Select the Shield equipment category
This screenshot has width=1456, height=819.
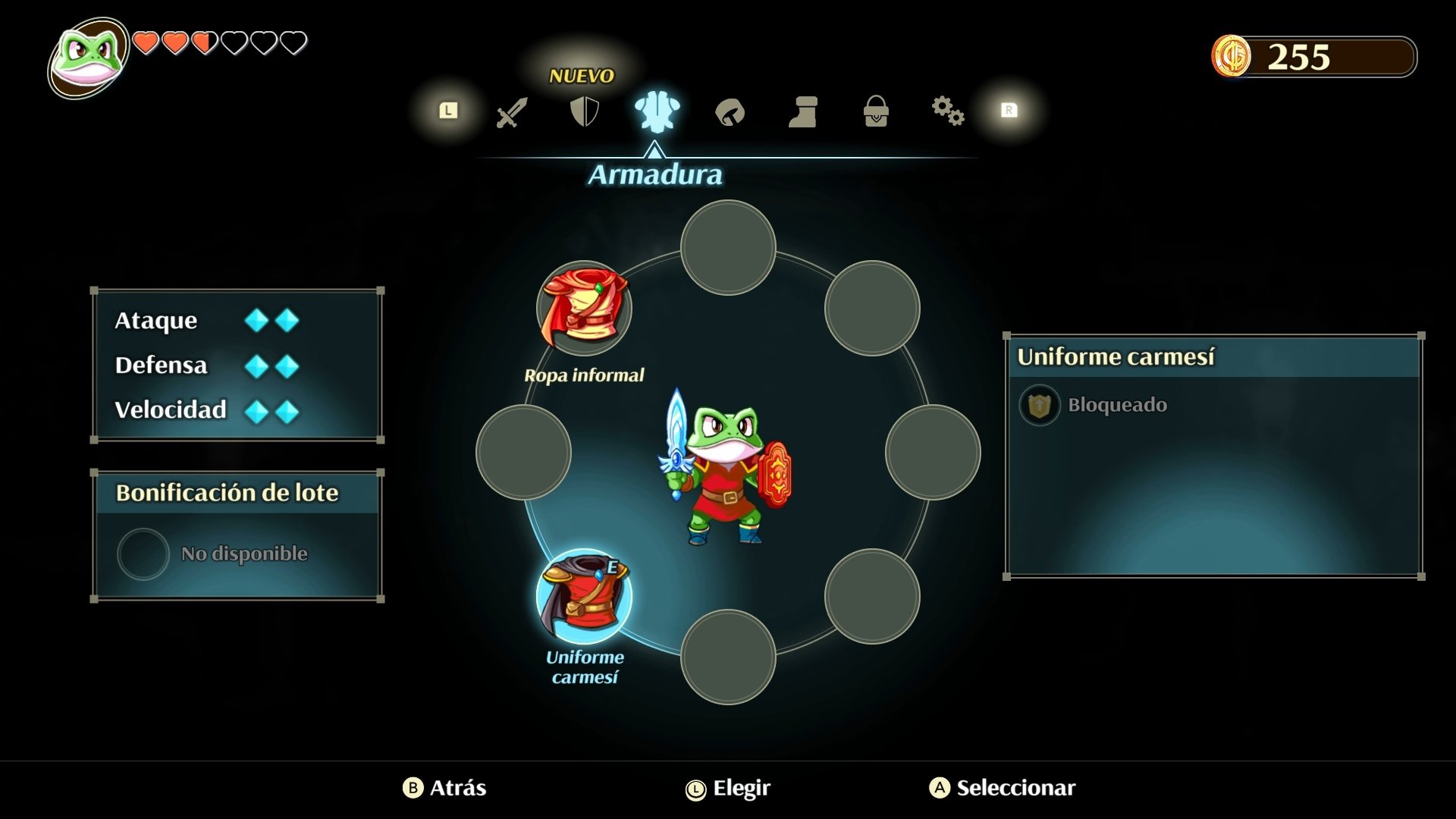point(584,112)
